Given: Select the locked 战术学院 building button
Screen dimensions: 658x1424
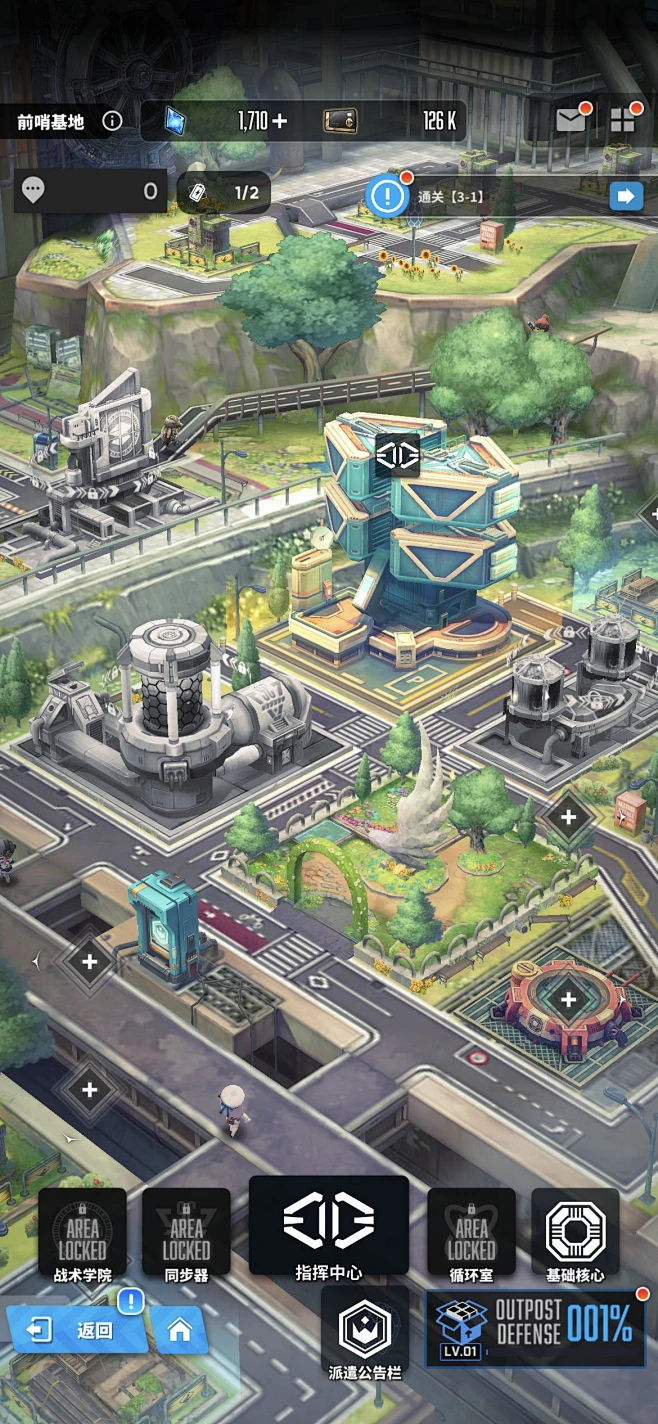Looking at the screenshot, I should [82, 1236].
